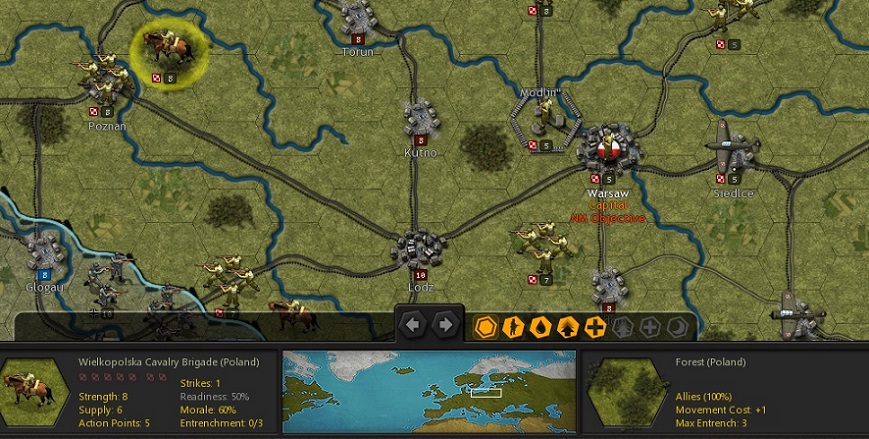The image size is (869, 439).
Task: Toggle the hexagon grid overlay icon
Action: [x=486, y=326]
